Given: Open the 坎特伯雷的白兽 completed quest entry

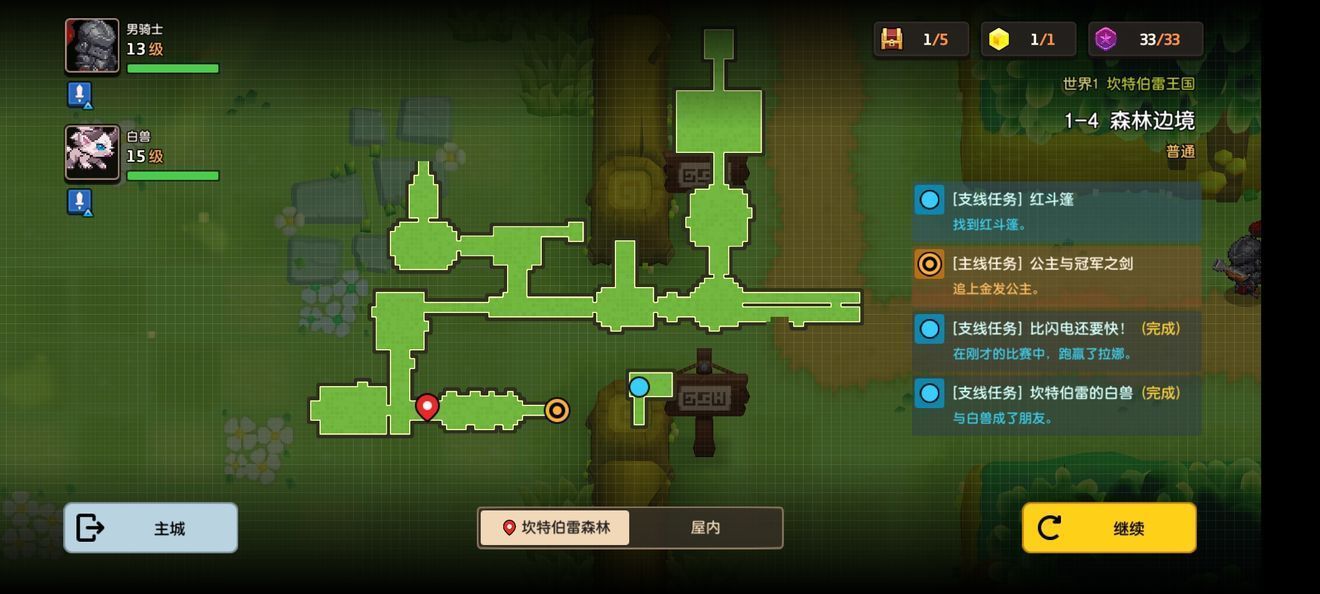Looking at the screenshot, I should tap(1056, 404).
